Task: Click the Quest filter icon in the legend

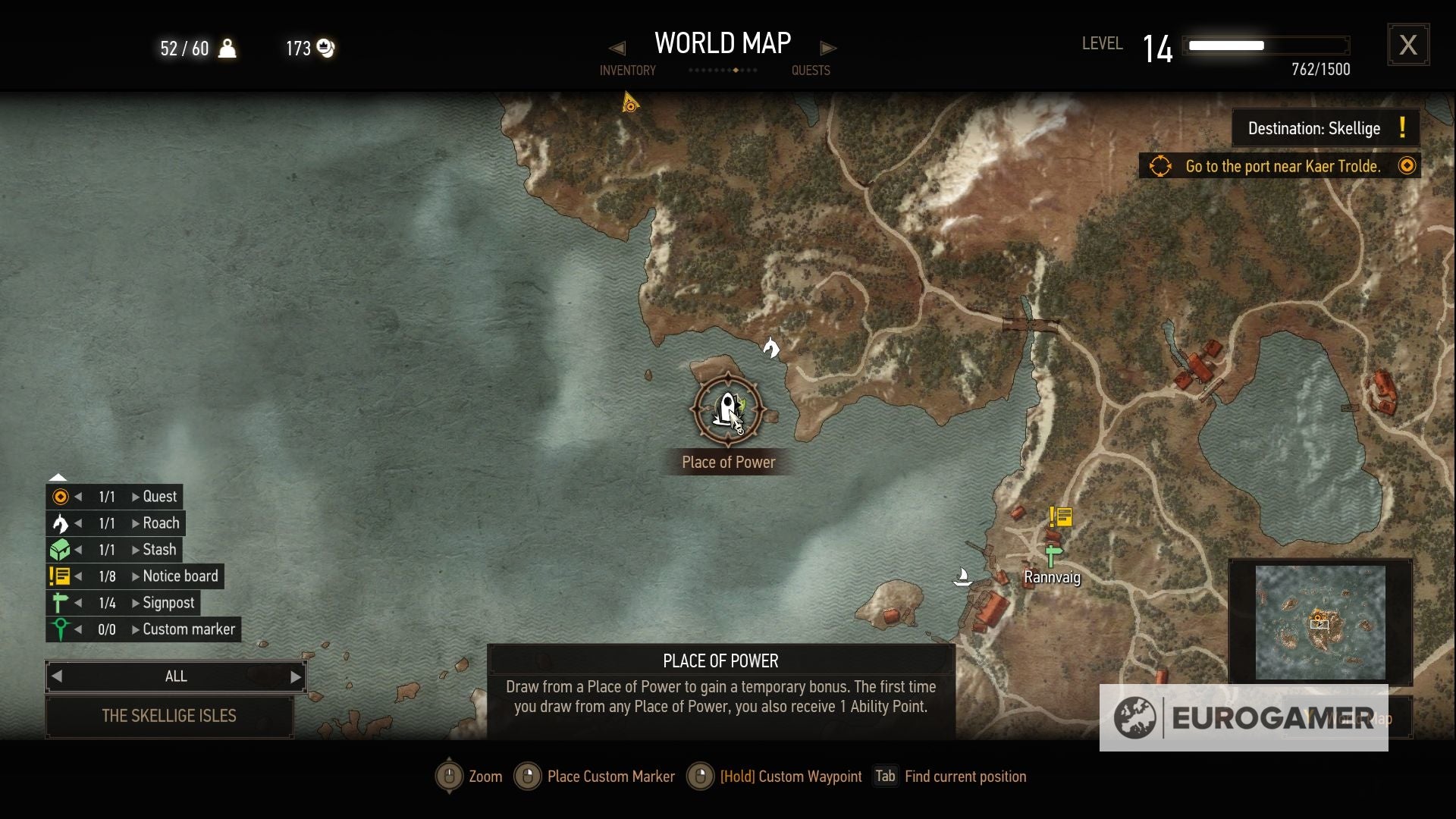Action: coord(59,497)
